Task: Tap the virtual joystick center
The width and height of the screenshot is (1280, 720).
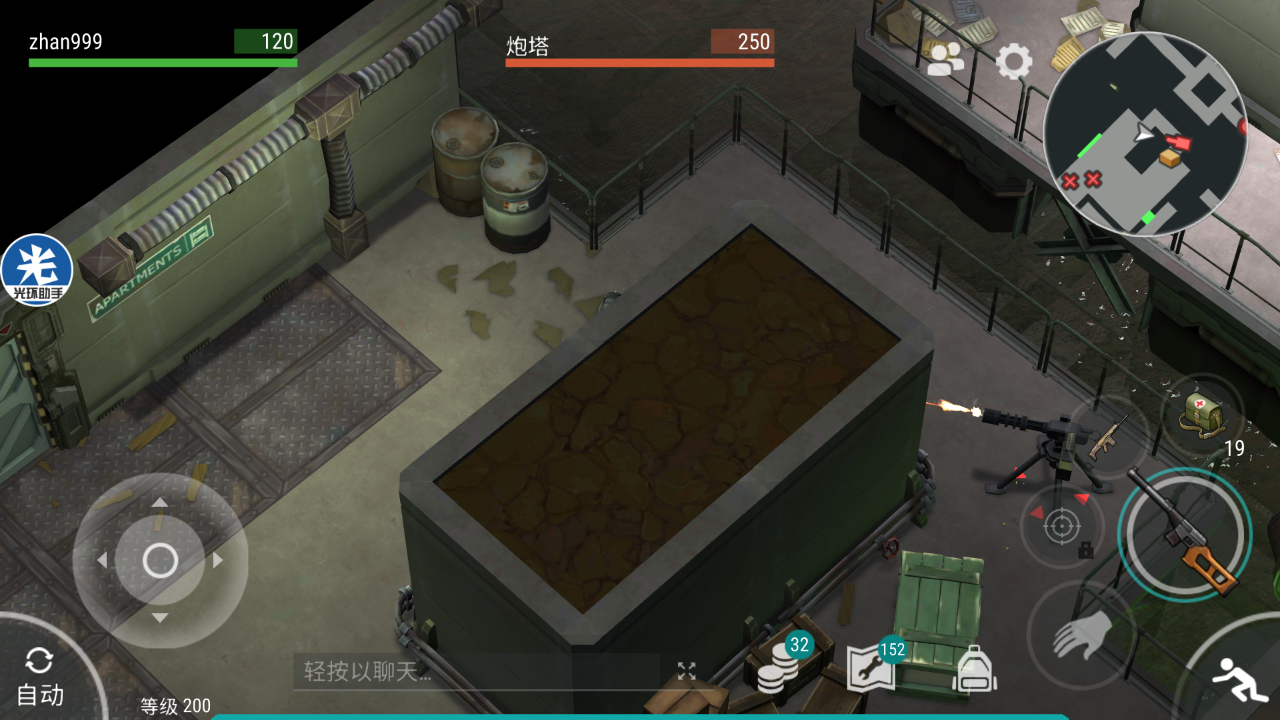Action: click(x=160, y=561)
